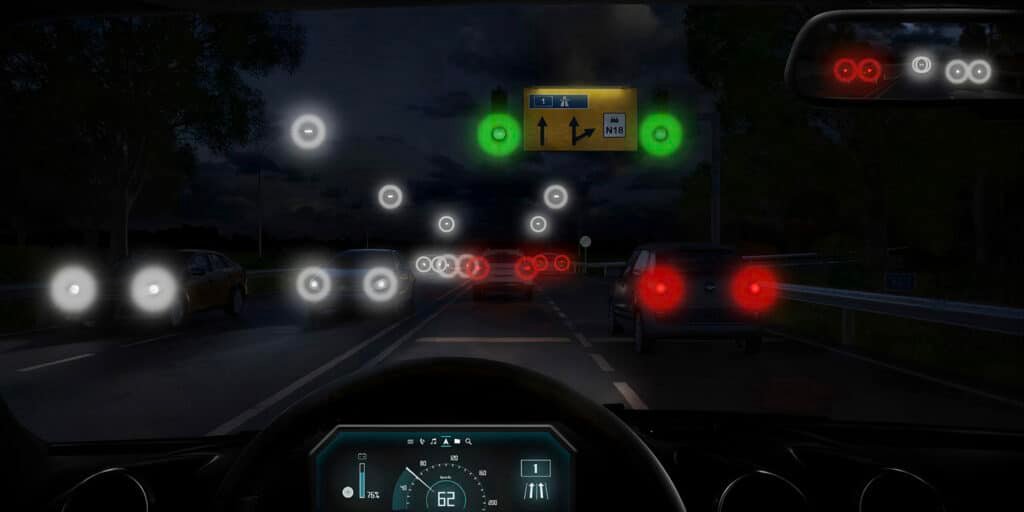Click the magnifying glass search icon
The height and width of the screenshot is (512, 1024).
468,441
